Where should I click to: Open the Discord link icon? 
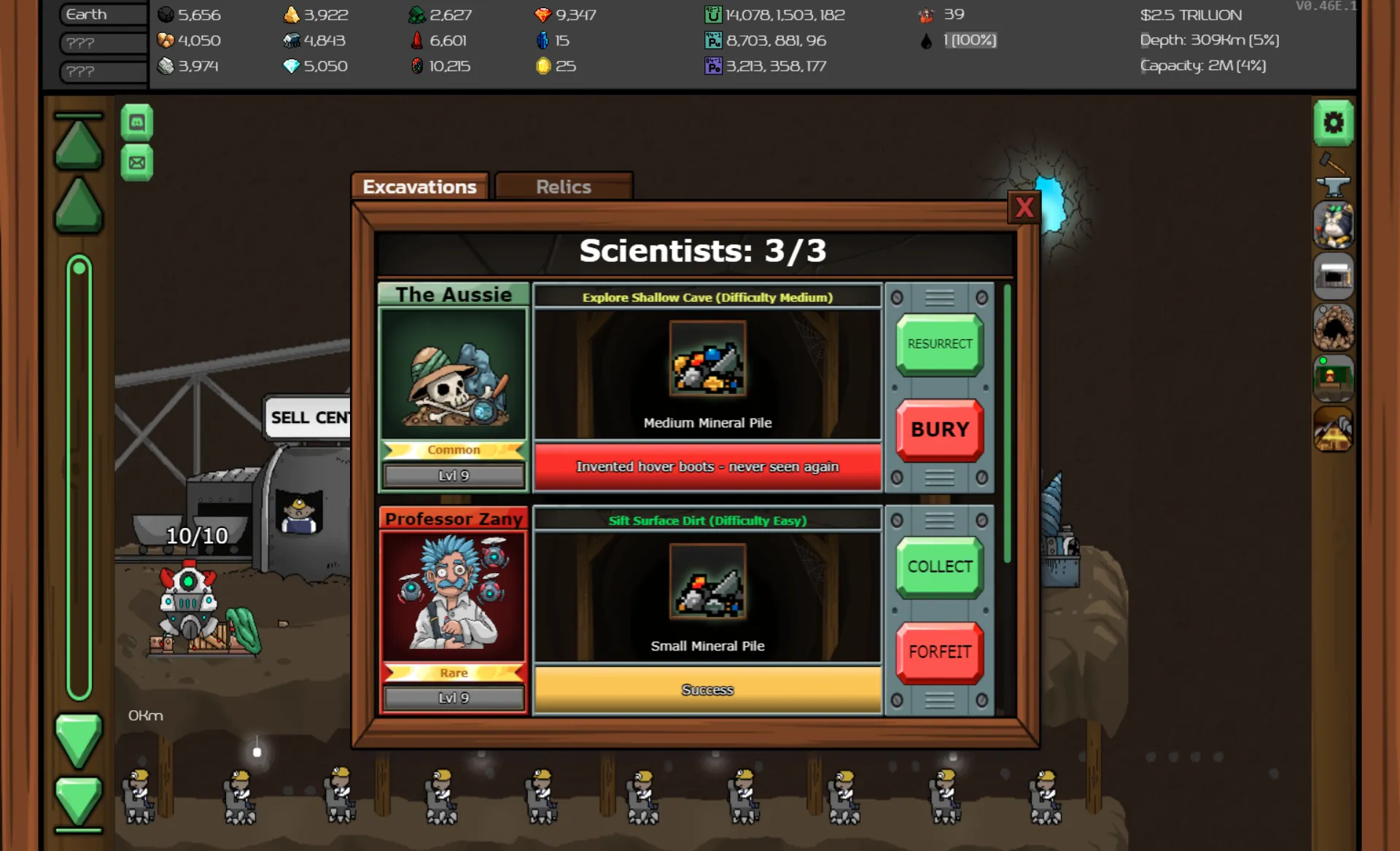tap(138, 121)
